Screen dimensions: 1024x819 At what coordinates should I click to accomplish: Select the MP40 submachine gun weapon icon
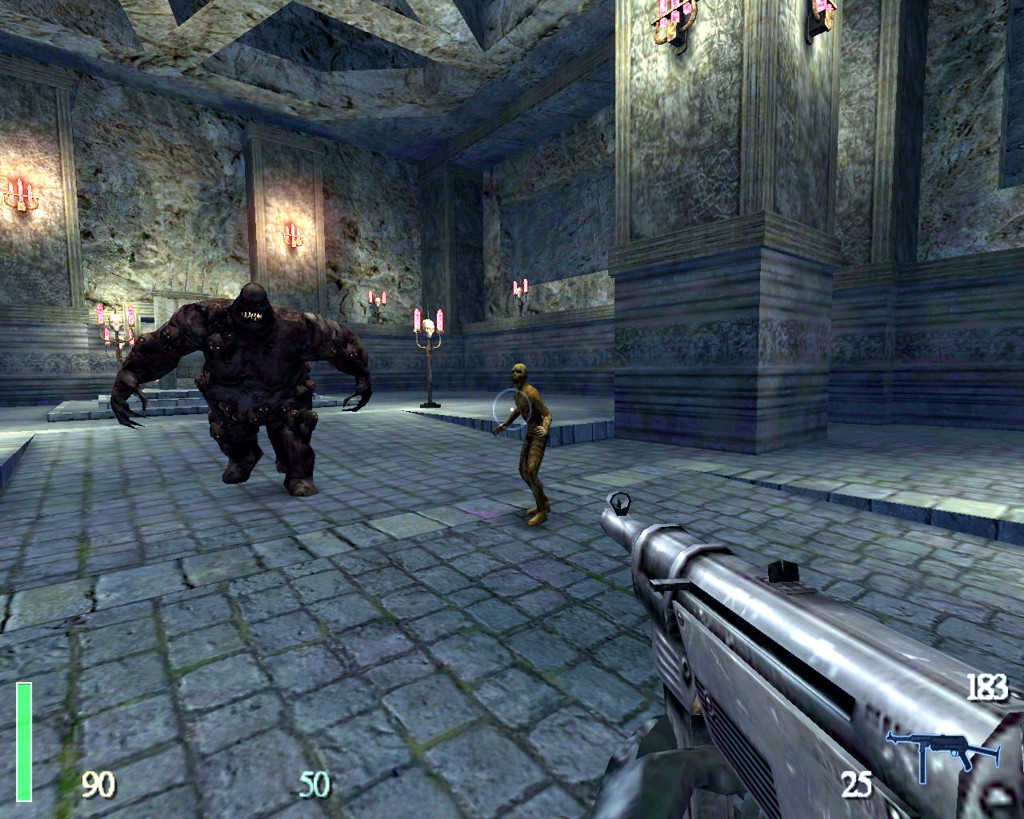[941, 750]
